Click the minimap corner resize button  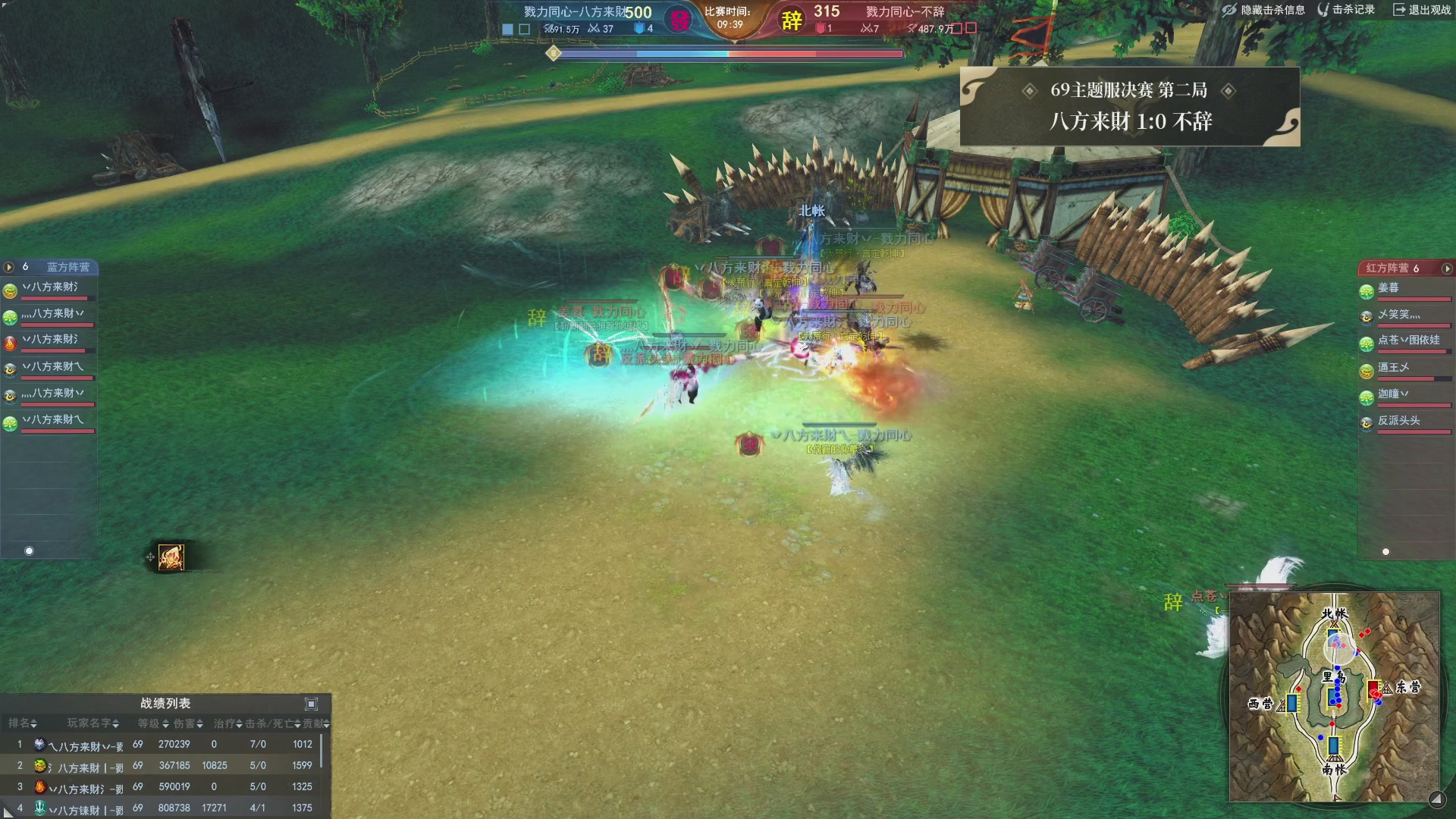tap(1436, 799)
